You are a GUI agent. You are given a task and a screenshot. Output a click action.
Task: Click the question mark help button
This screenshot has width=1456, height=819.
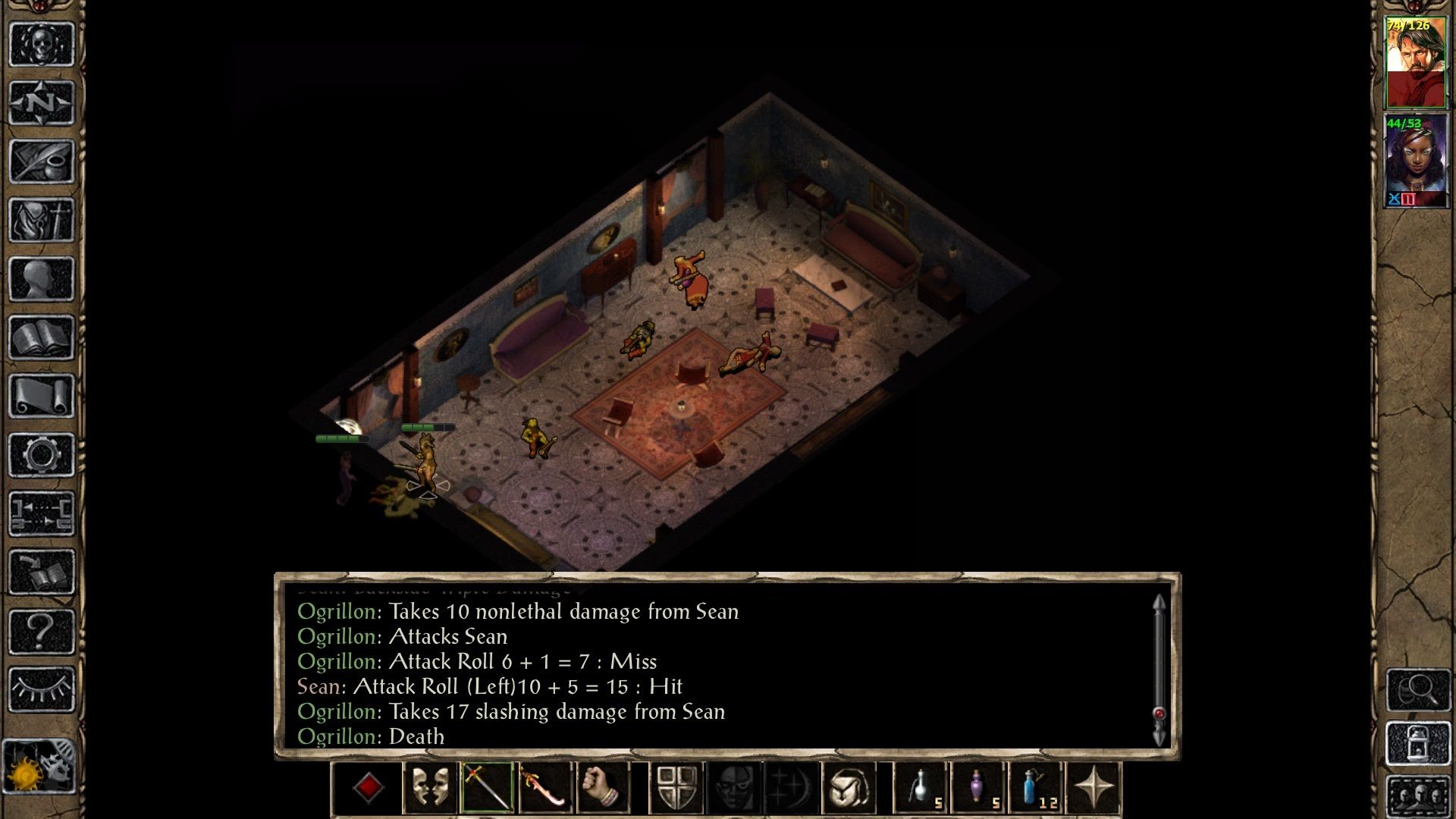42,630
